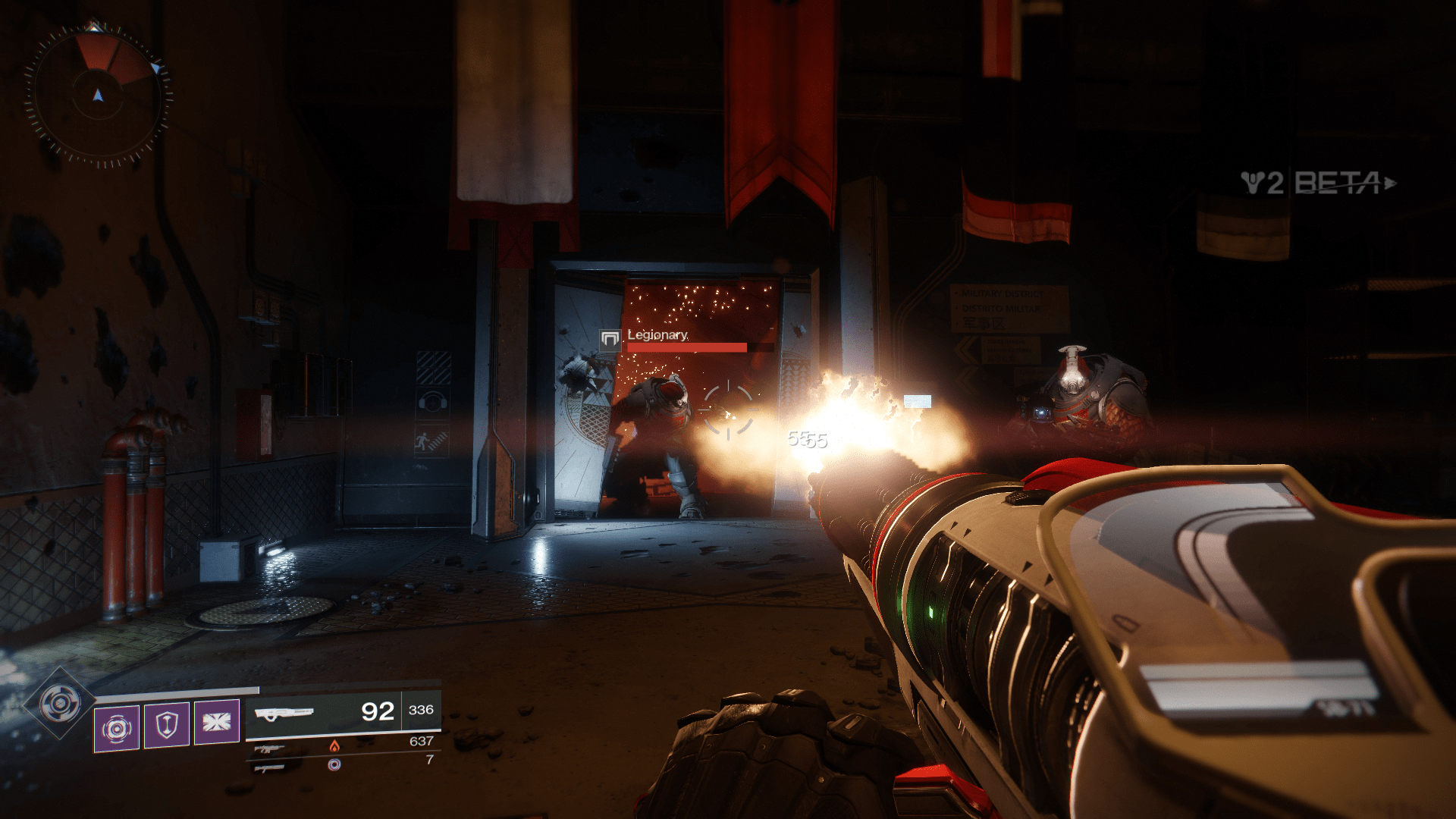Trigger the melee ability burst icon
Viewport: 1456px width, 819px height.
tap(217, 722)
